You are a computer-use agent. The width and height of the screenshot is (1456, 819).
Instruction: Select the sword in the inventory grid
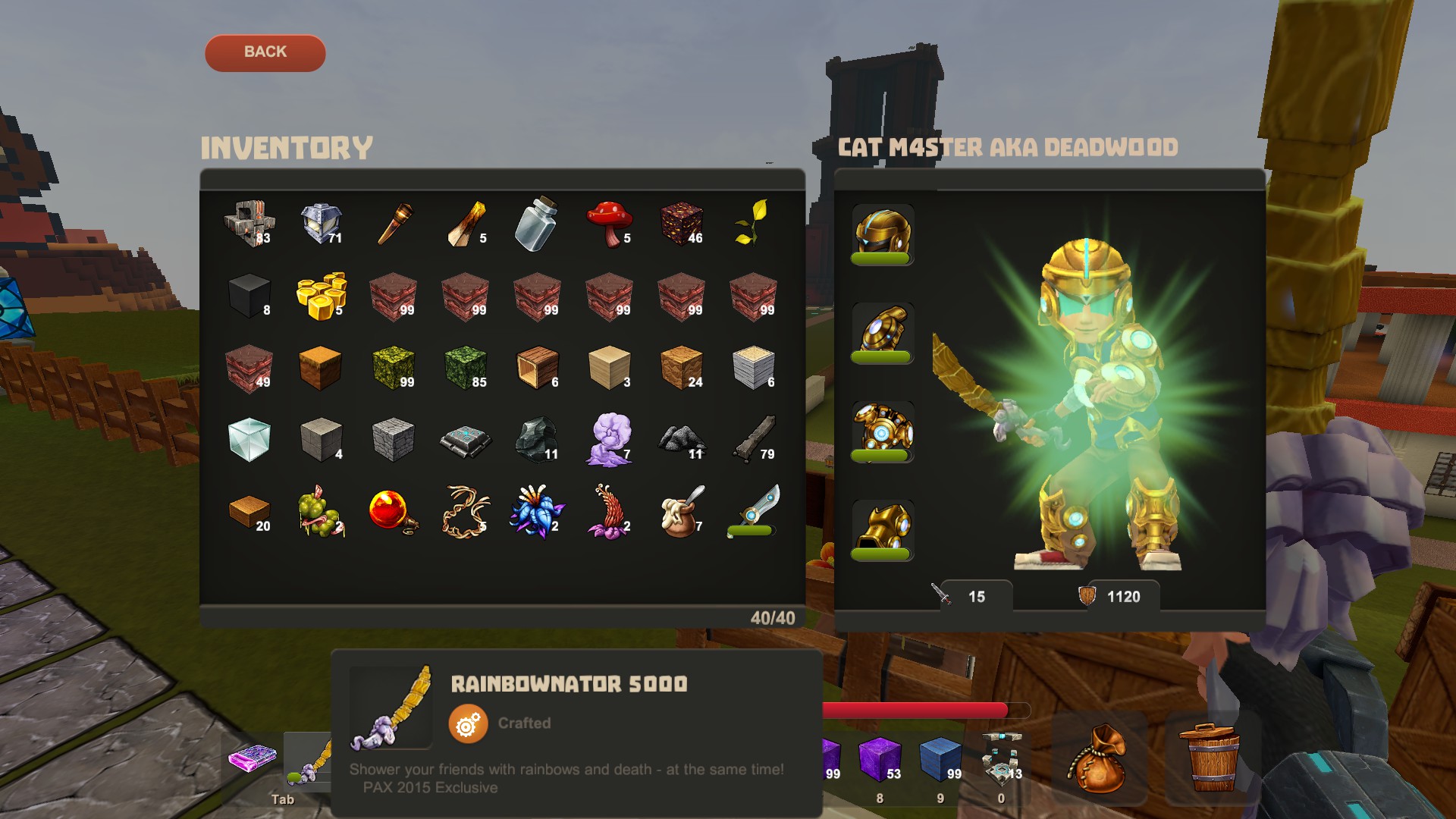752,510
